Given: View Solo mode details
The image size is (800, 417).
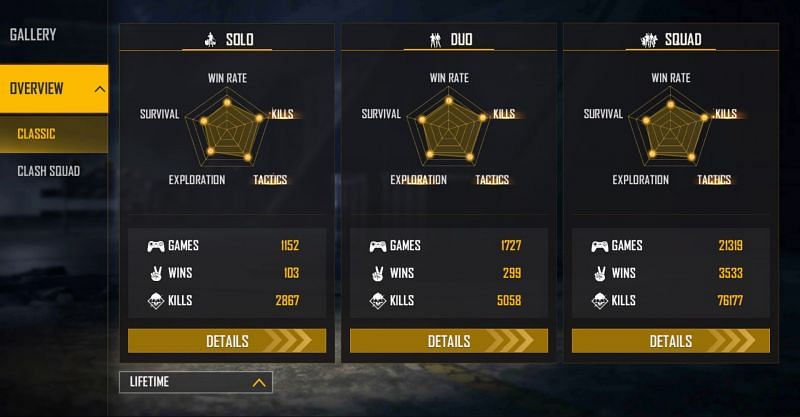Looking at the screenshot, I should [x=227, y=341].
